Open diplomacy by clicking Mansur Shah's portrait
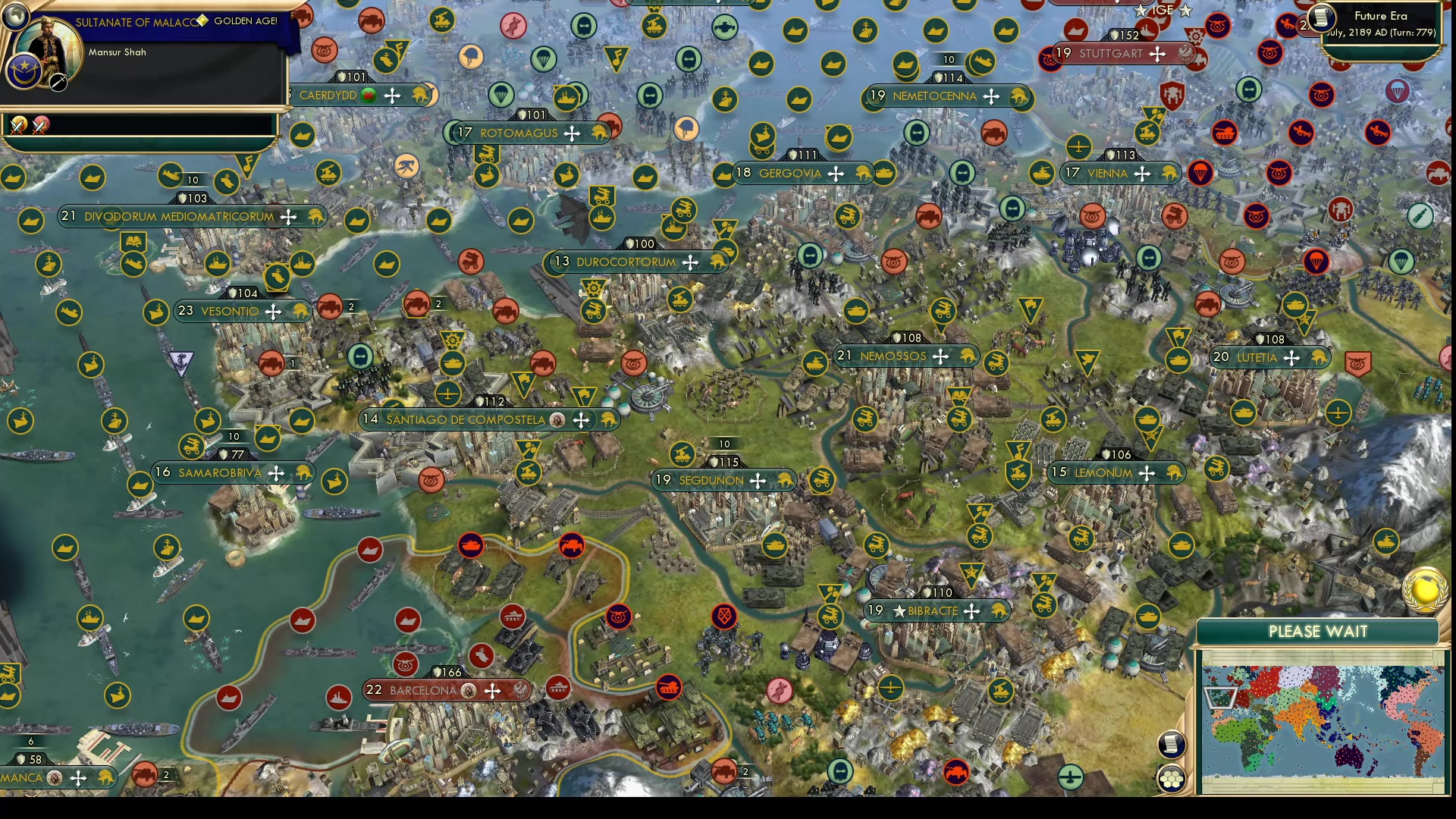The width and height of the screenshot is (1456, 819). click(x=47, y=42)
